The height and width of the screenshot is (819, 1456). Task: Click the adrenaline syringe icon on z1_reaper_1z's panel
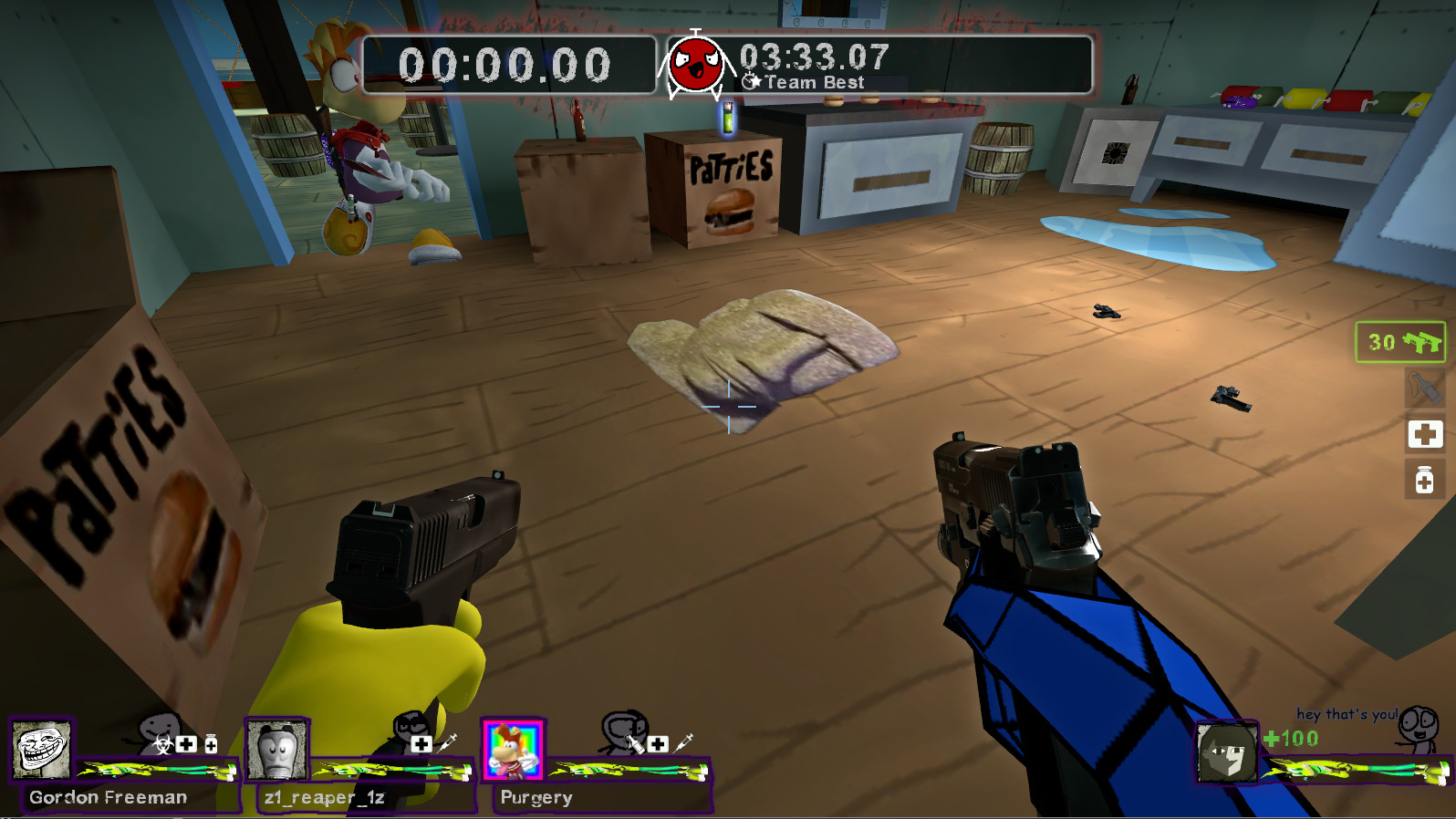pyautogui.click(x=448, y=744)
